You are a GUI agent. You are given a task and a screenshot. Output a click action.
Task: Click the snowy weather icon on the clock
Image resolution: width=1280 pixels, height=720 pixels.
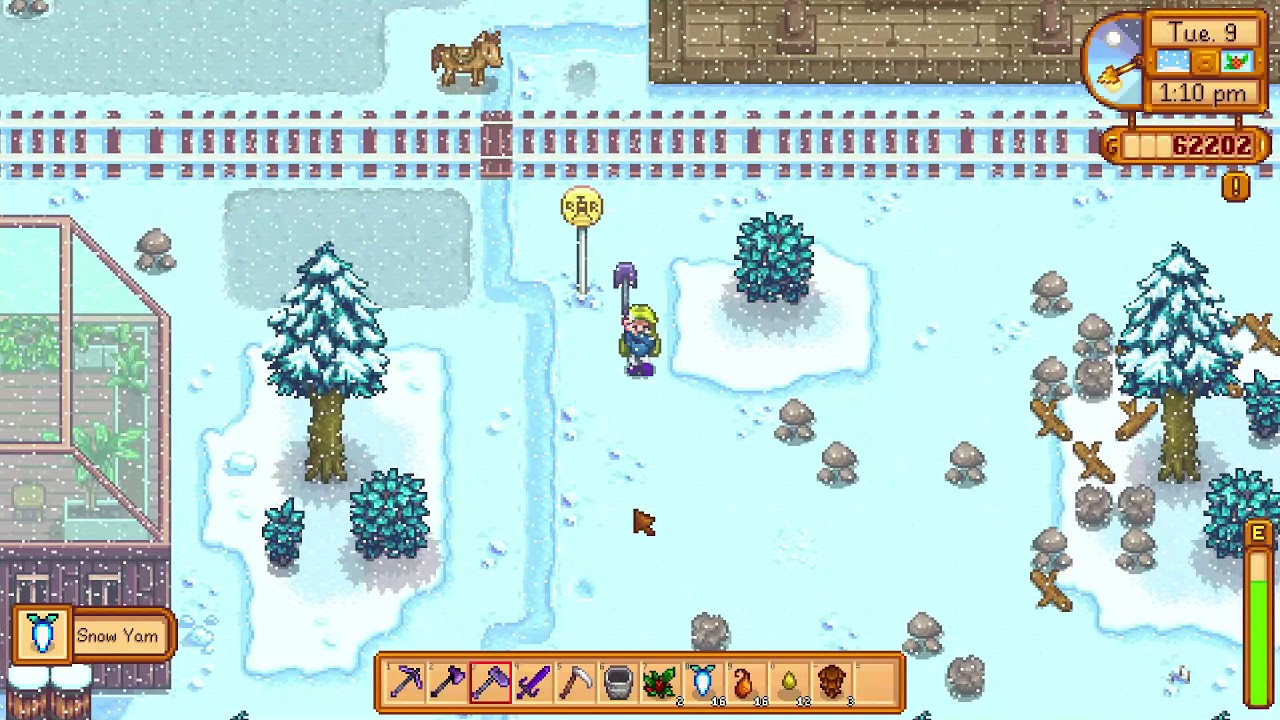pos(1172,61)
